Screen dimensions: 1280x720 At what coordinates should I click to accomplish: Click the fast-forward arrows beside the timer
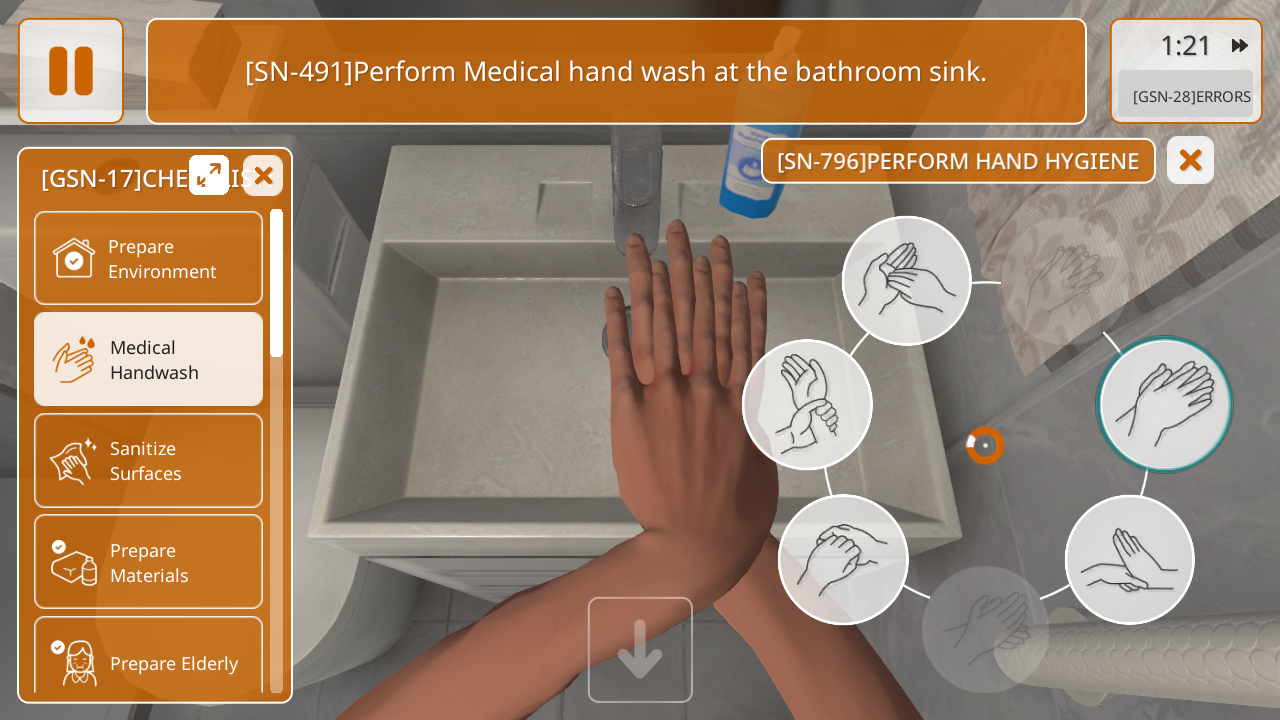pos(1240,46)
